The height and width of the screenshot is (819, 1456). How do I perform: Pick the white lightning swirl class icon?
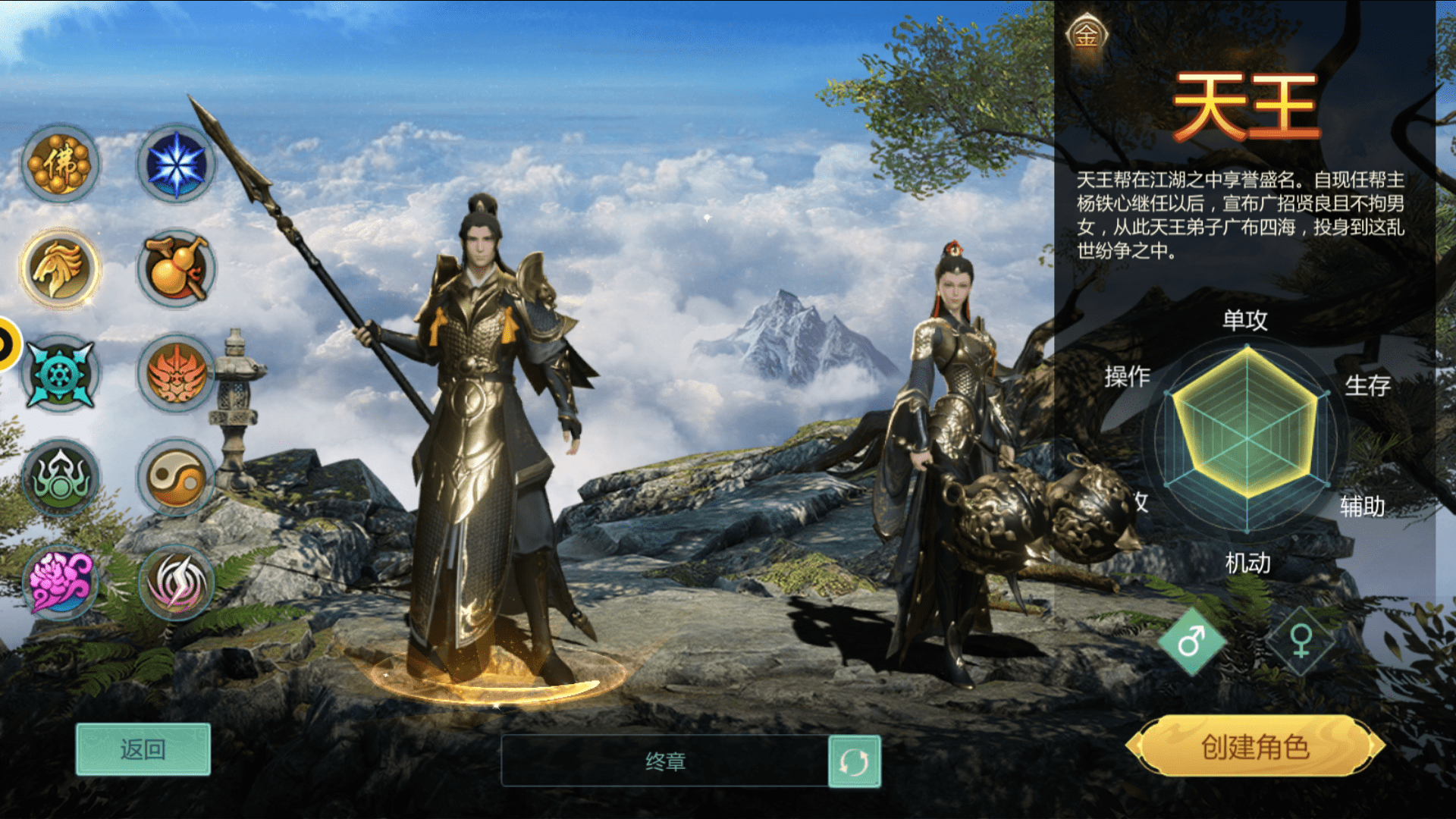(x=176, y=583)
